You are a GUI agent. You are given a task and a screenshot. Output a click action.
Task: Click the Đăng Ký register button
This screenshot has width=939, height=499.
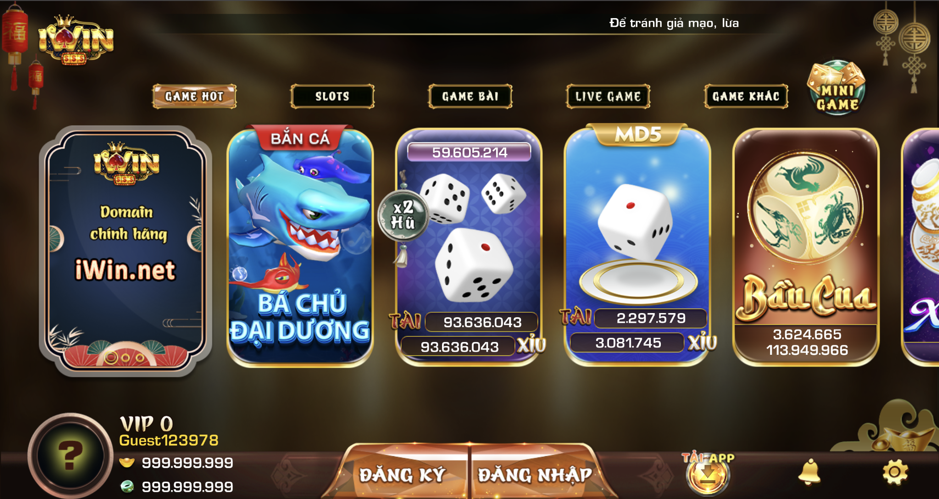point(403,474)
